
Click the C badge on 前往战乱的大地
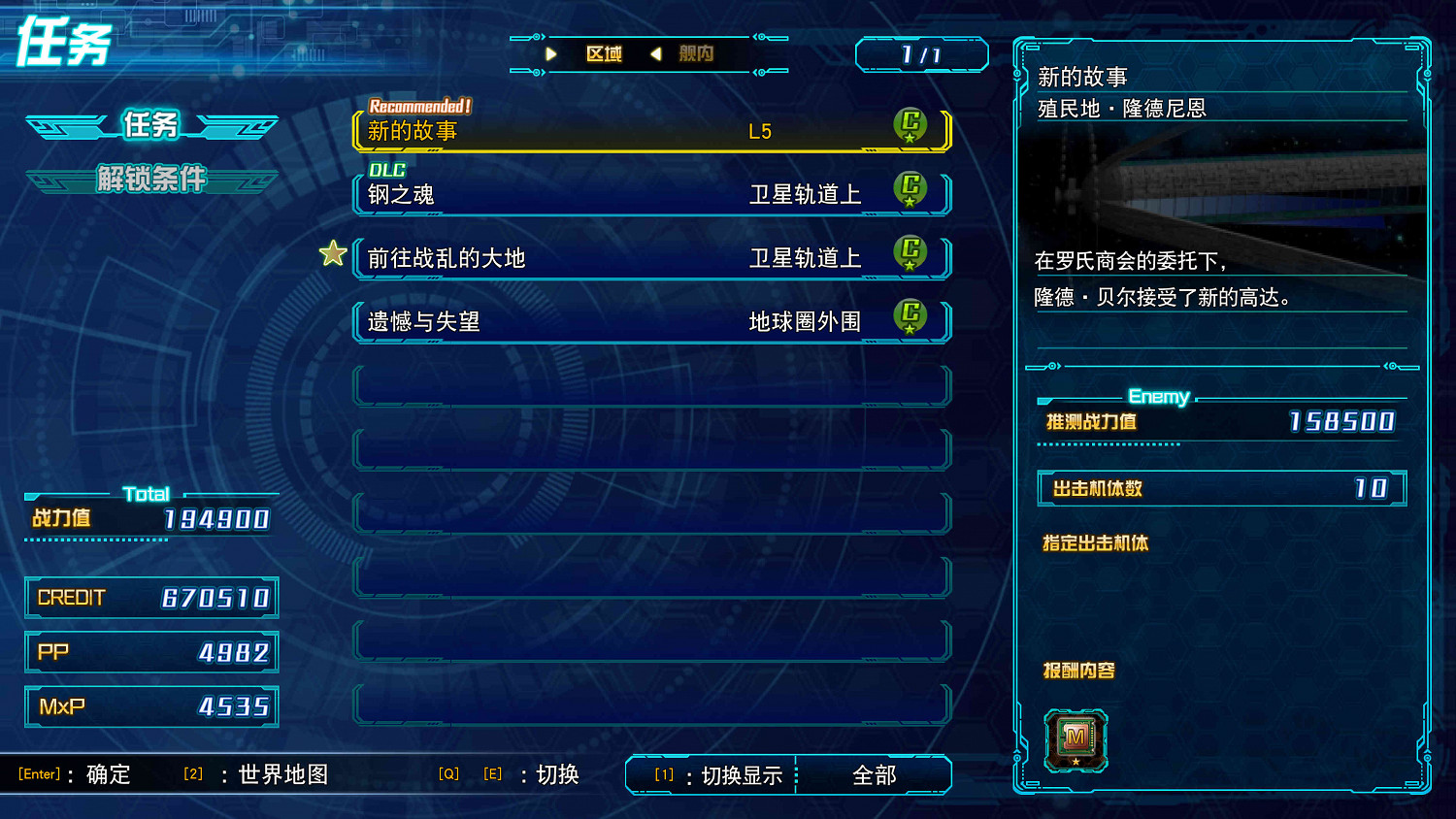[x=910, y=254]
